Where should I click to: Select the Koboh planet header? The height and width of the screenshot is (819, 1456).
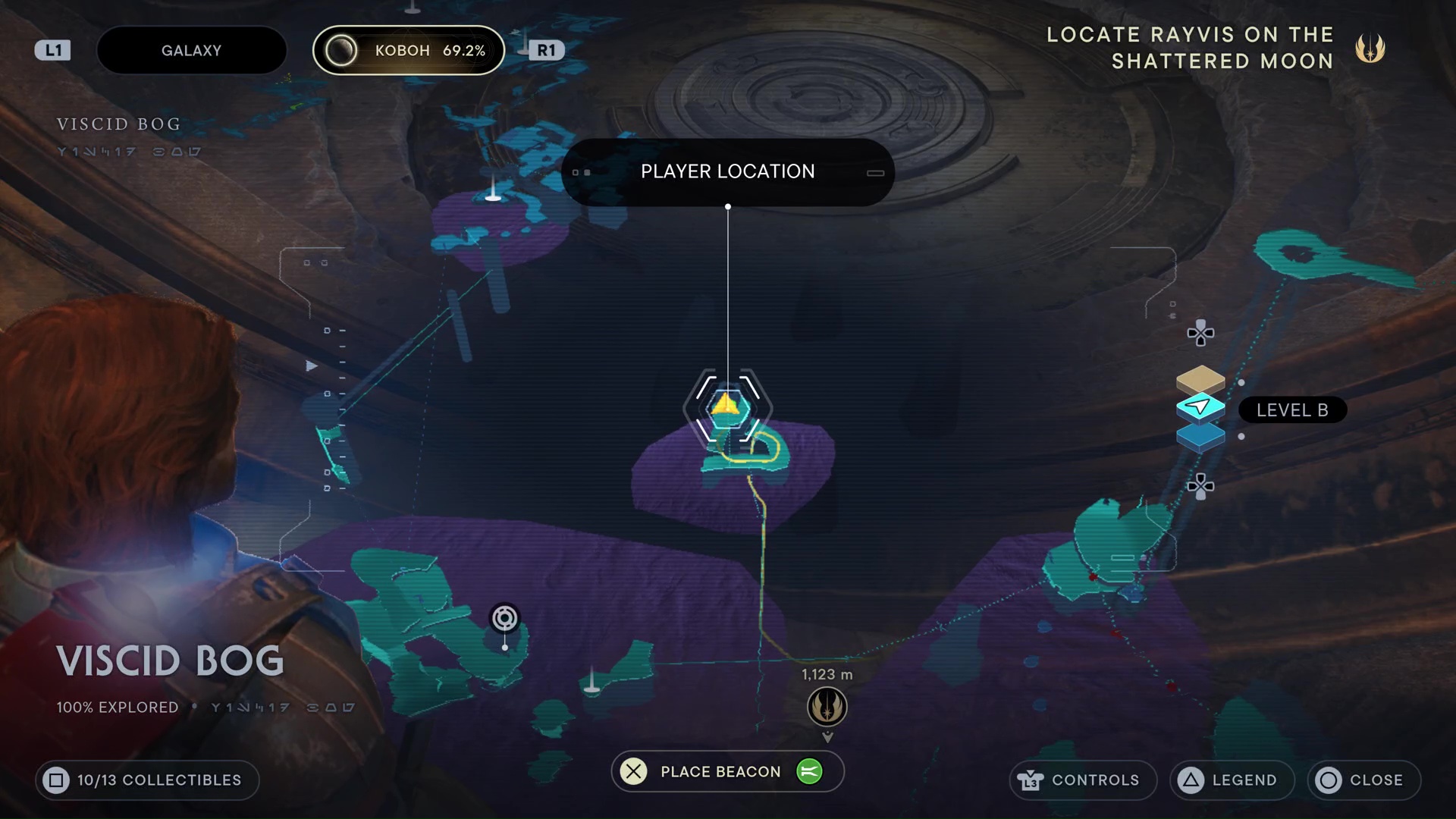coord(408,50)
